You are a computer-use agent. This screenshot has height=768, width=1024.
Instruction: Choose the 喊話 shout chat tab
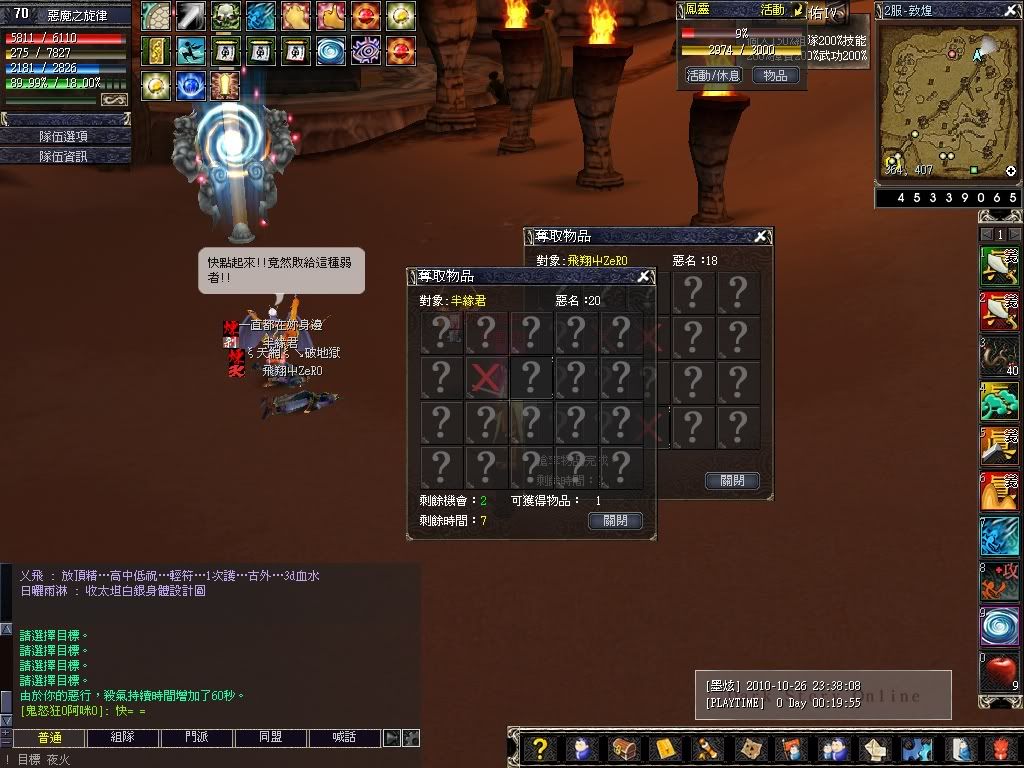point(344,738)
